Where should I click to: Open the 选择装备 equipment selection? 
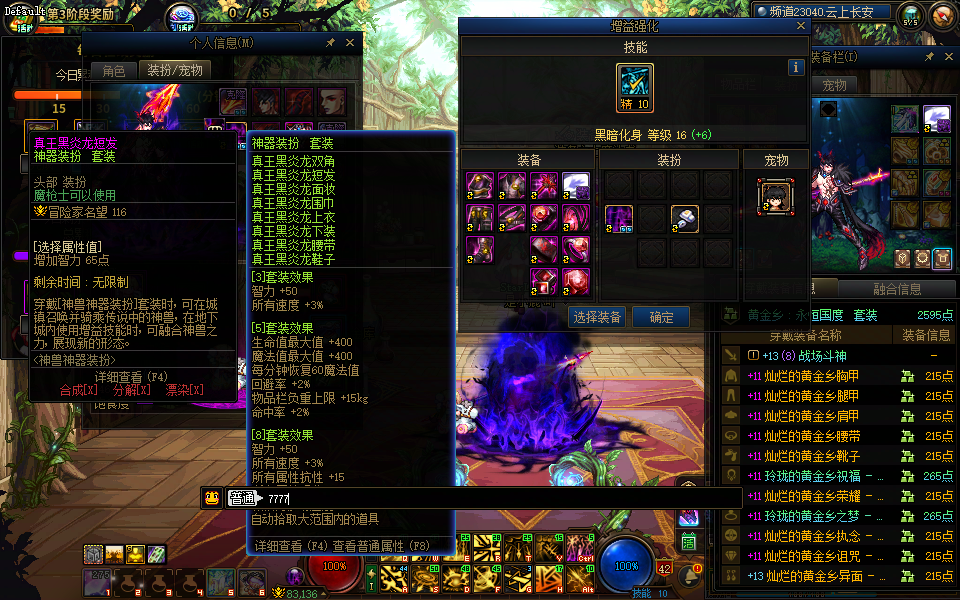tap(599, 317)
